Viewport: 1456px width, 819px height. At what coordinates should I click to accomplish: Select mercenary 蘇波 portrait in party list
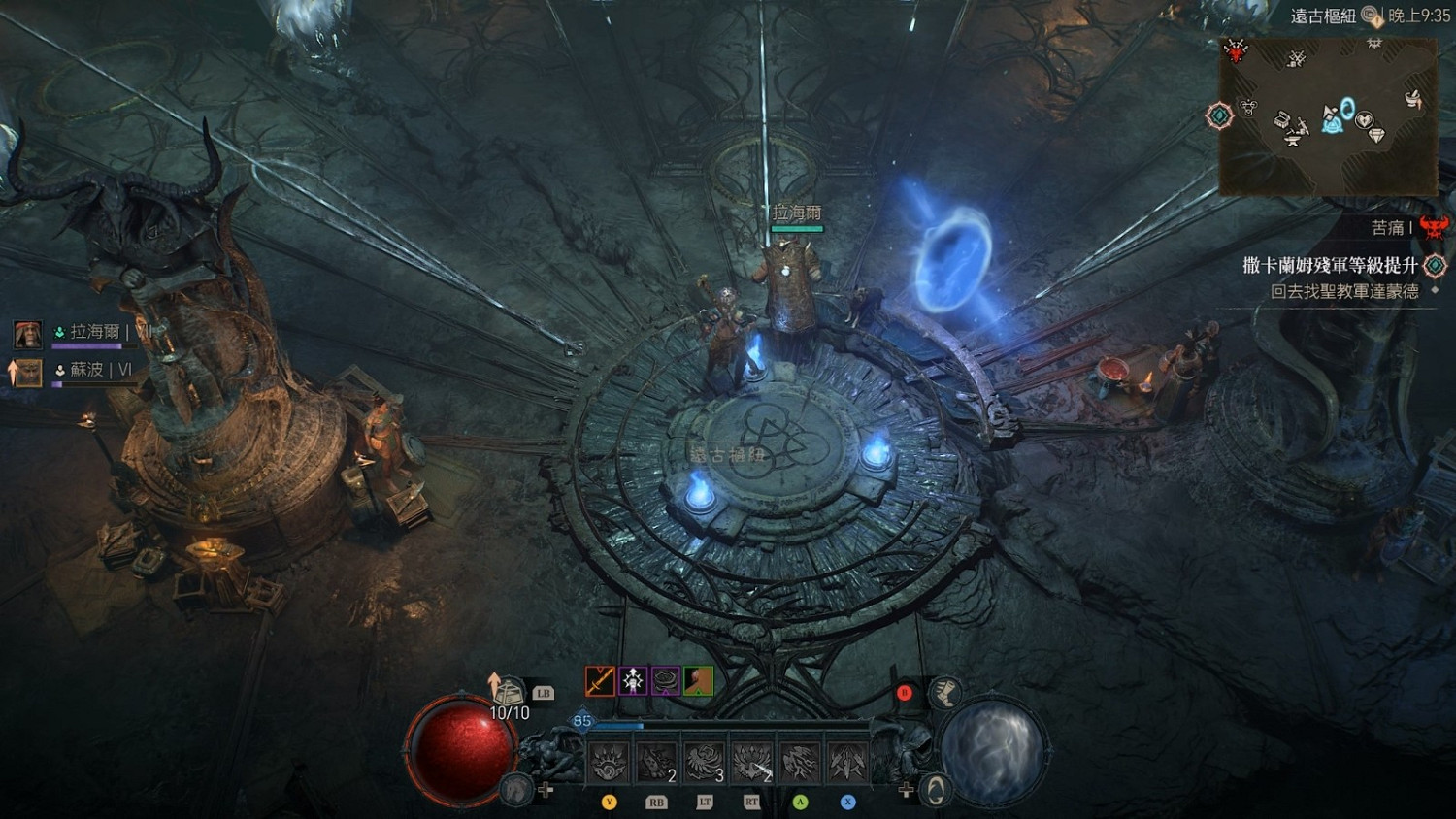(27, 372)
